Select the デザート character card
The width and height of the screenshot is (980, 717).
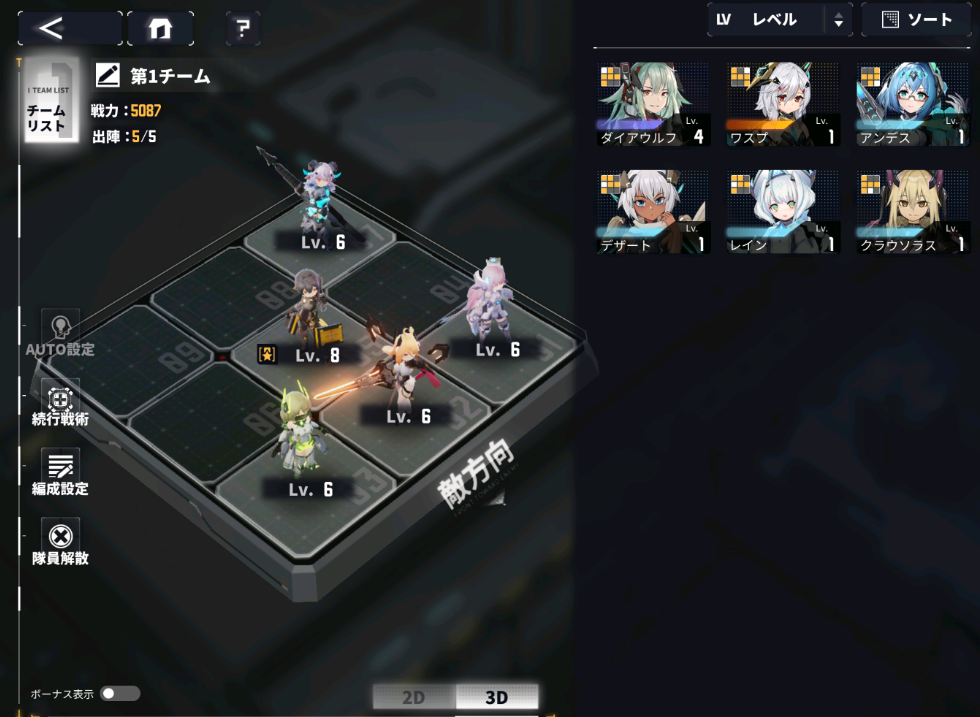tap(654, 212)
